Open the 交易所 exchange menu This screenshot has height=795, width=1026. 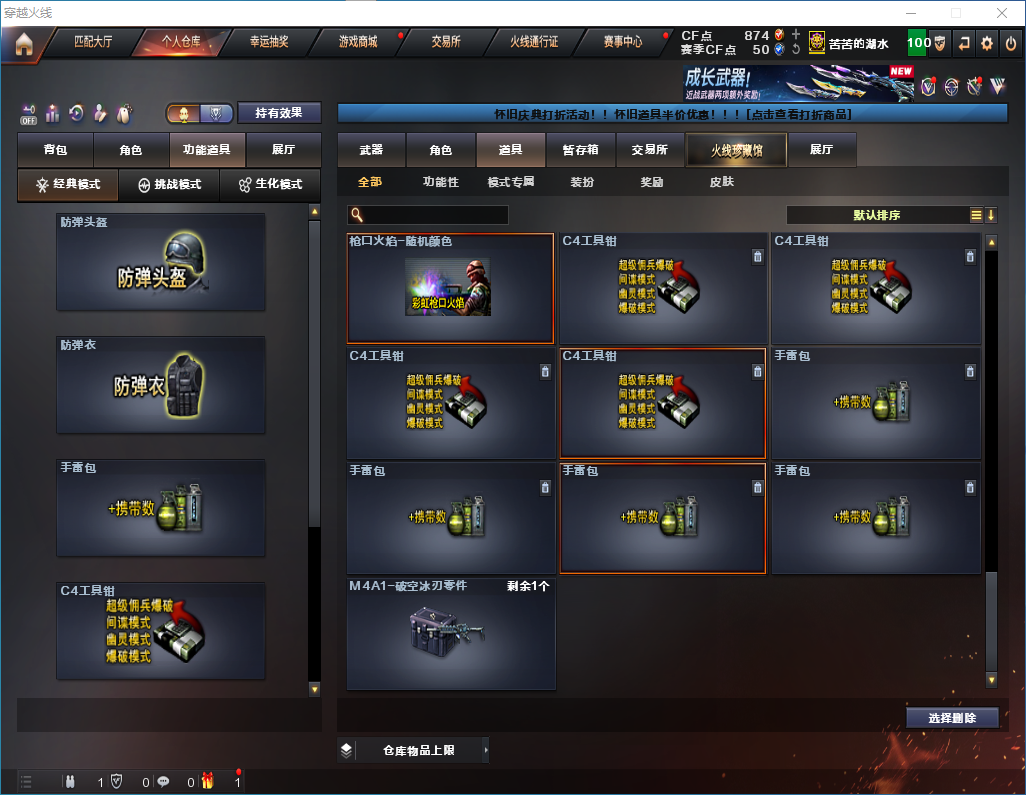point(446,43)
